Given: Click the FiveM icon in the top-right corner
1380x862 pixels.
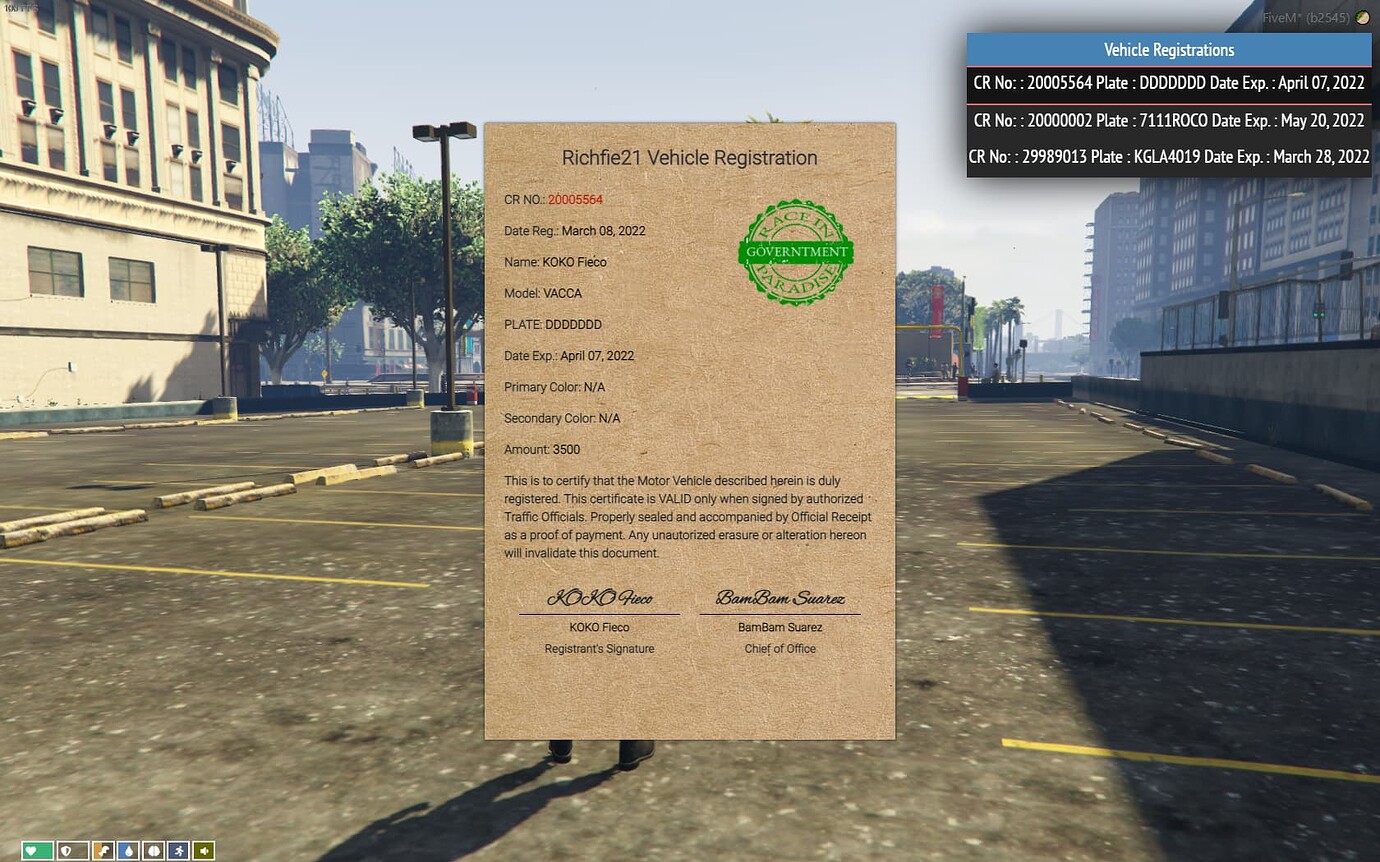Looking at the screenshot, I should pyautogui.click(x=1362, y=17).
